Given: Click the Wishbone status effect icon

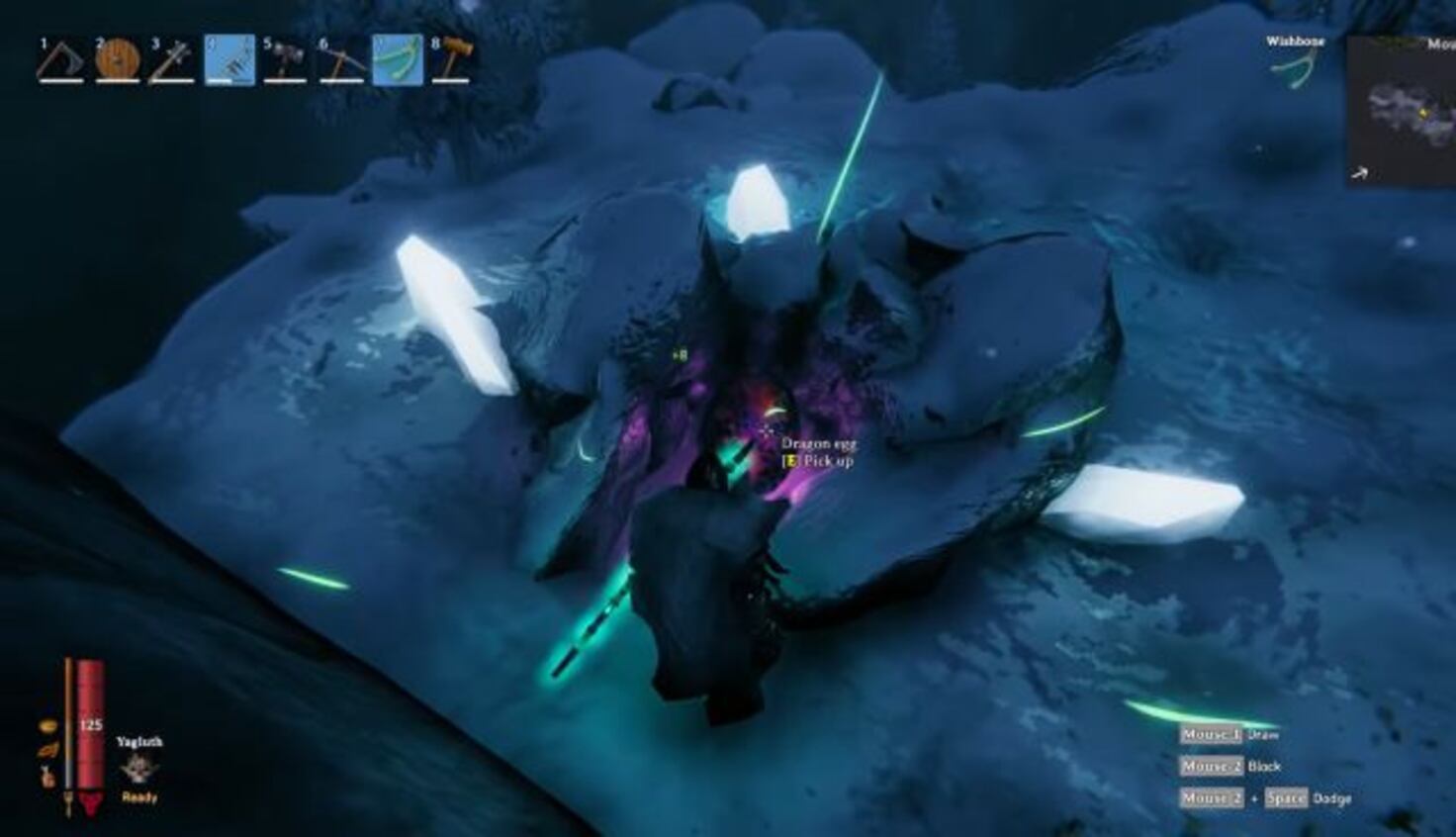Looking at the screenshot, I should (x=1294, y=69).
